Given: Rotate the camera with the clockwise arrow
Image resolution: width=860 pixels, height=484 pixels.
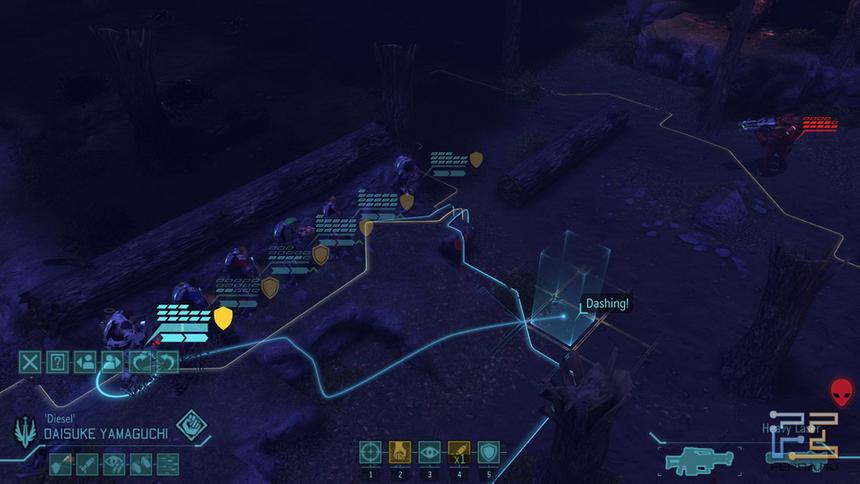Looking at the screenshot, I should [140, 362].
